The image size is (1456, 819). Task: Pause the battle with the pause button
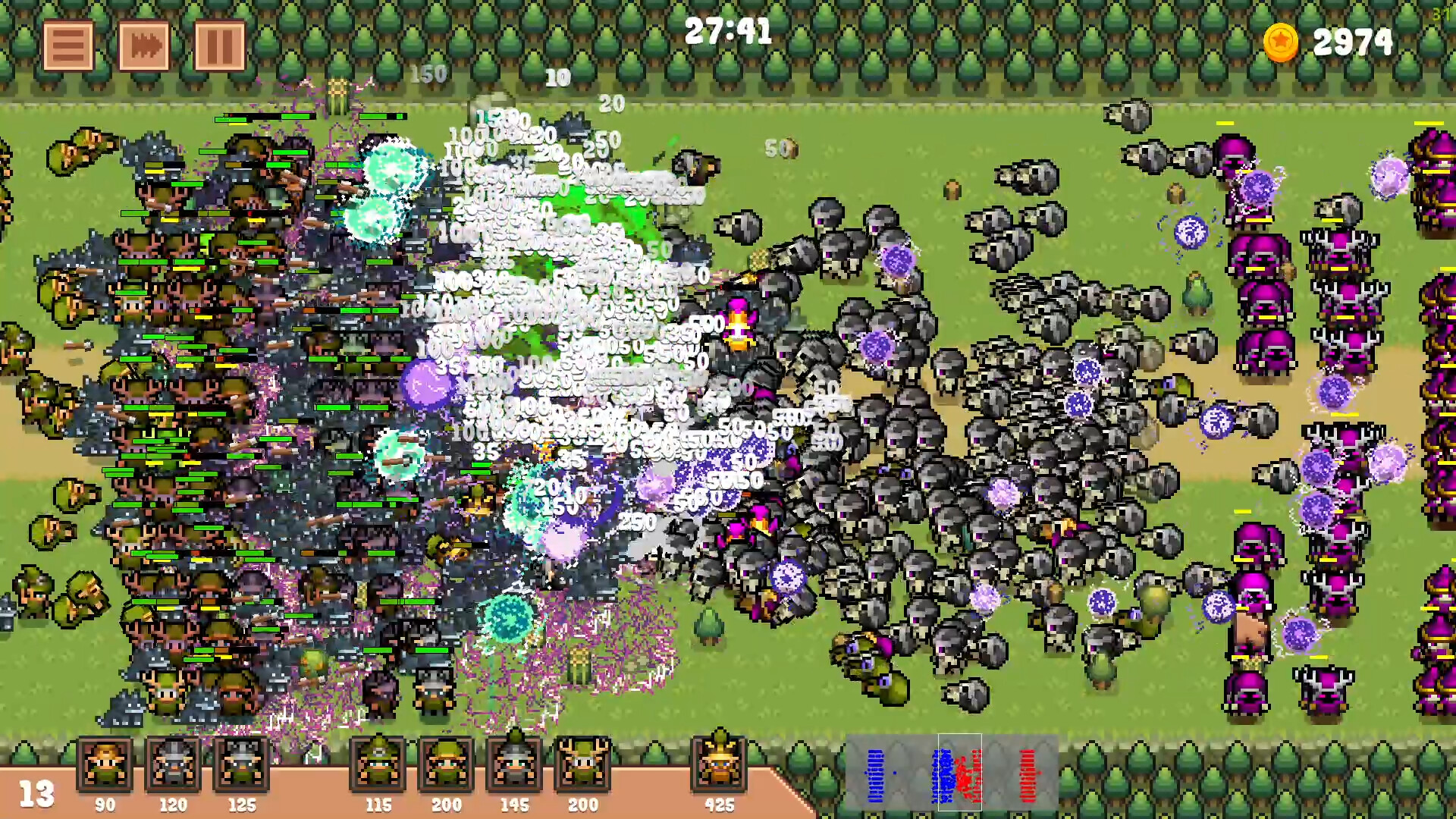(x=220, y=44)
